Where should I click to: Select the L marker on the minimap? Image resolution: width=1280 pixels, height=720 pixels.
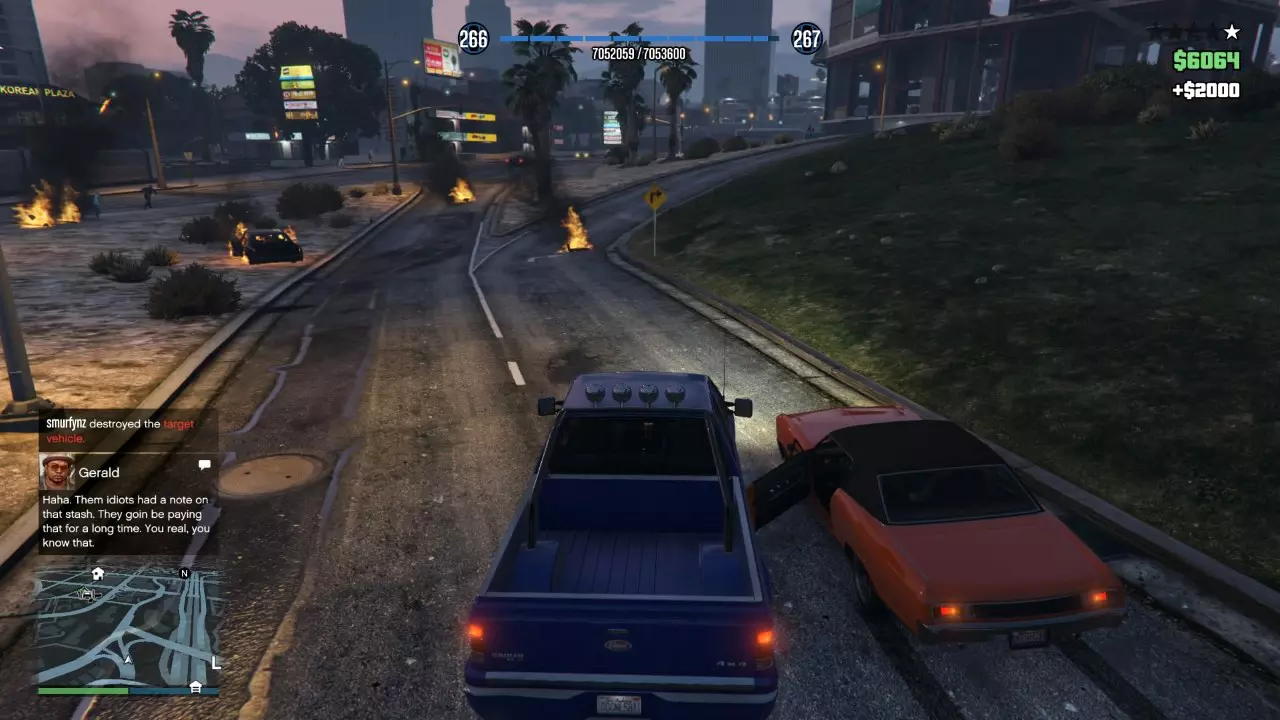pos(216,662)
